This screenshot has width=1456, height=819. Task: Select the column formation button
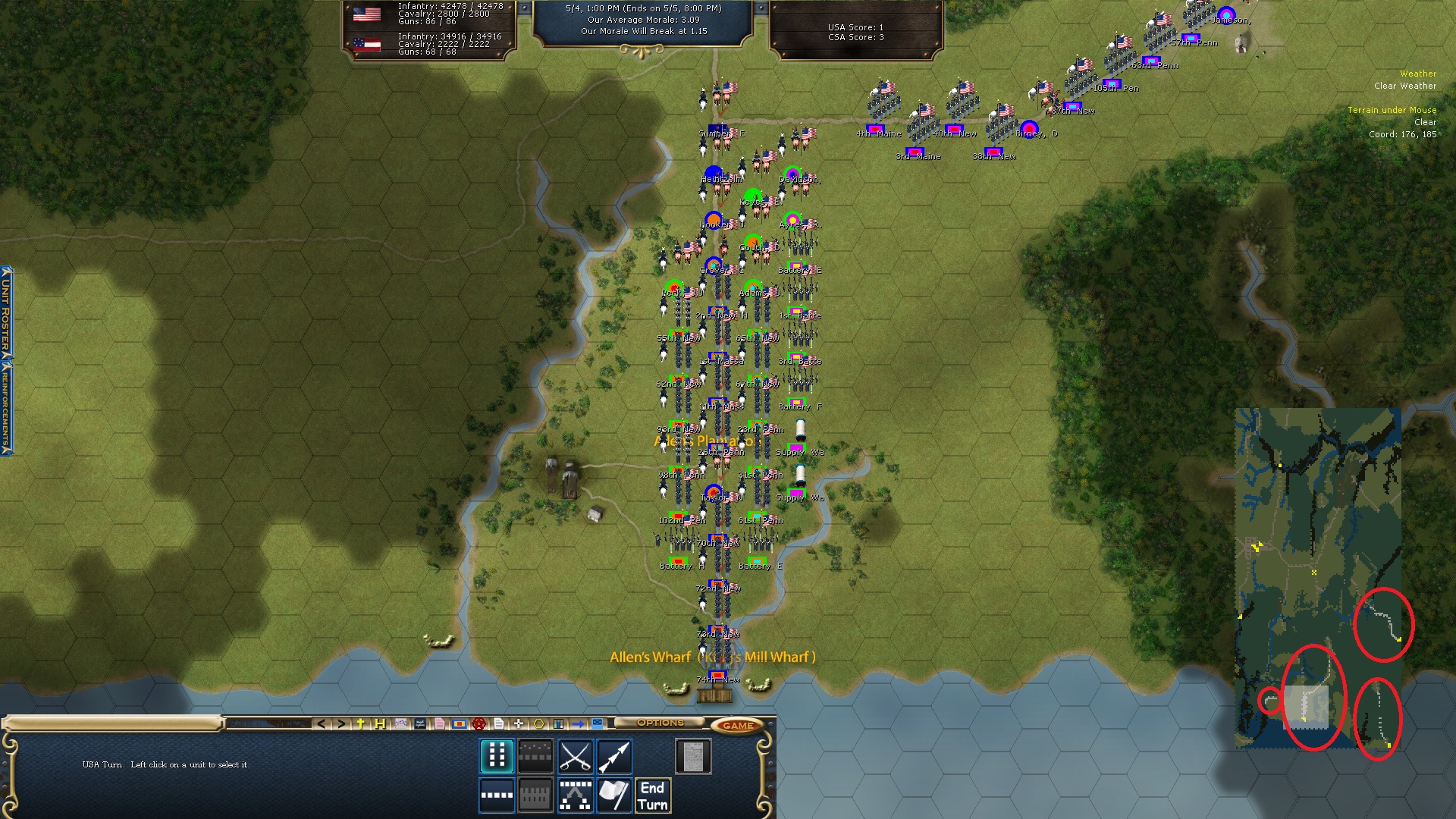coord(497,756)
